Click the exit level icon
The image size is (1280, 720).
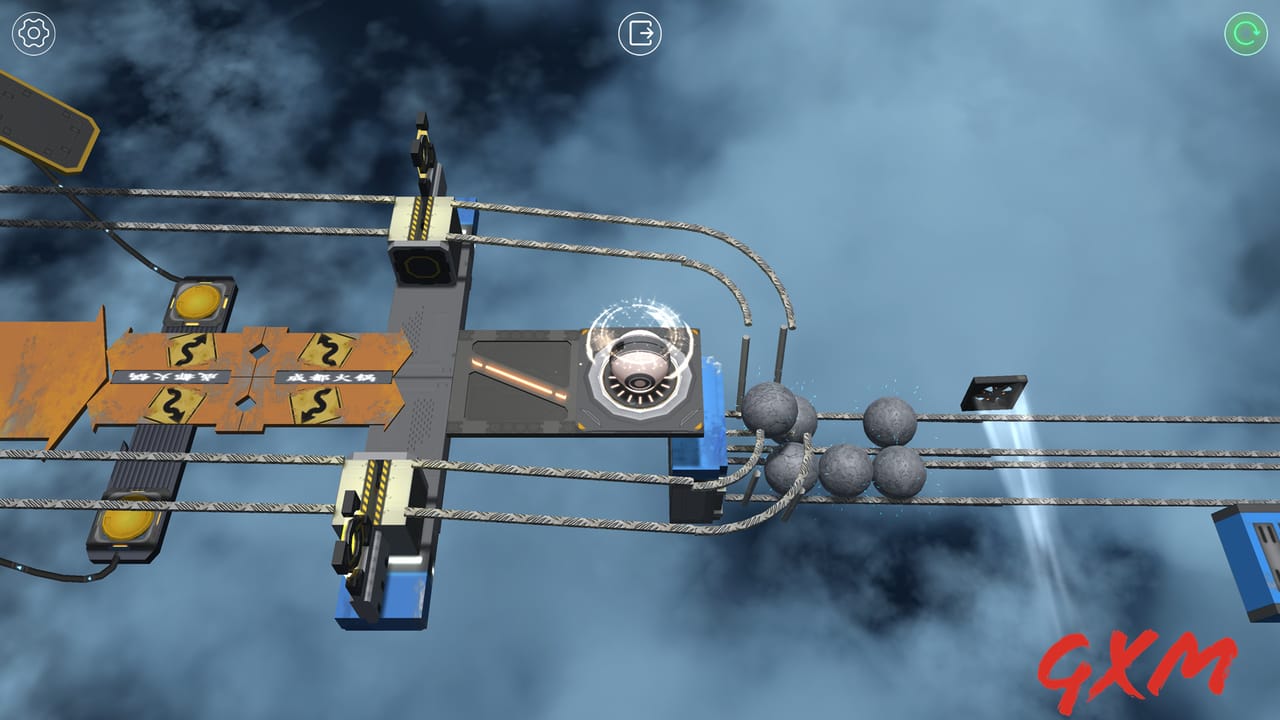click(x=641, y=34)
